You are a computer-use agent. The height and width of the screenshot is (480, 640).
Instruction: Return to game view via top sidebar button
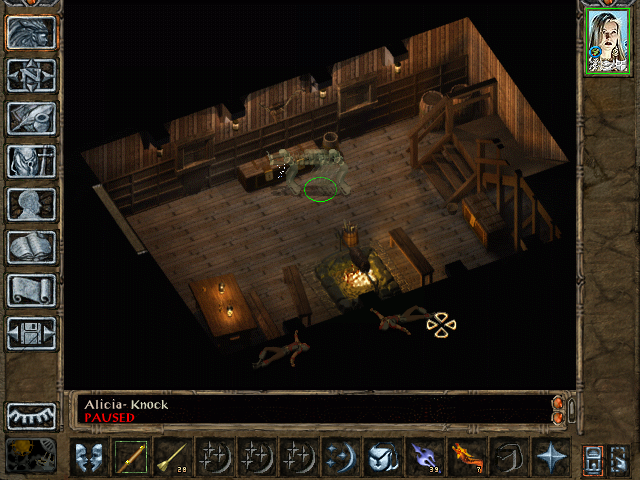32,33
